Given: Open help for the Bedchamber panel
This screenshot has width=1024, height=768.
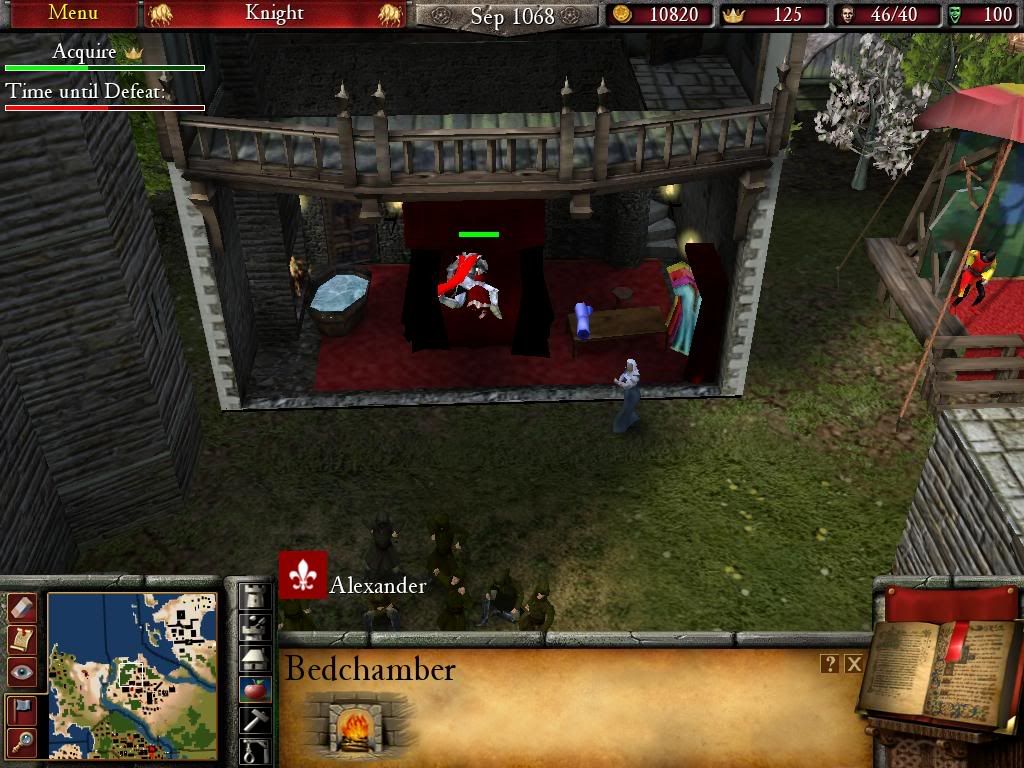Looking at the screenshot, I should click(829, 663).
